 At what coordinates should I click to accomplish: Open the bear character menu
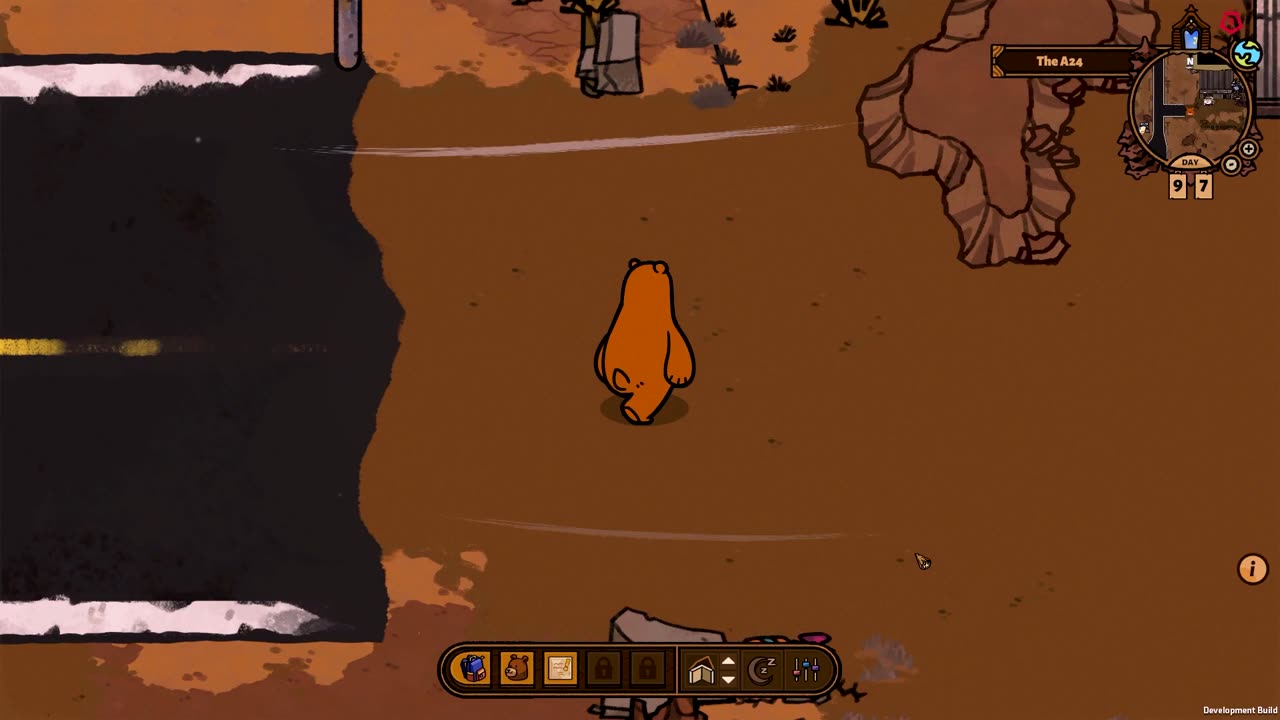(x=517, y=668)
